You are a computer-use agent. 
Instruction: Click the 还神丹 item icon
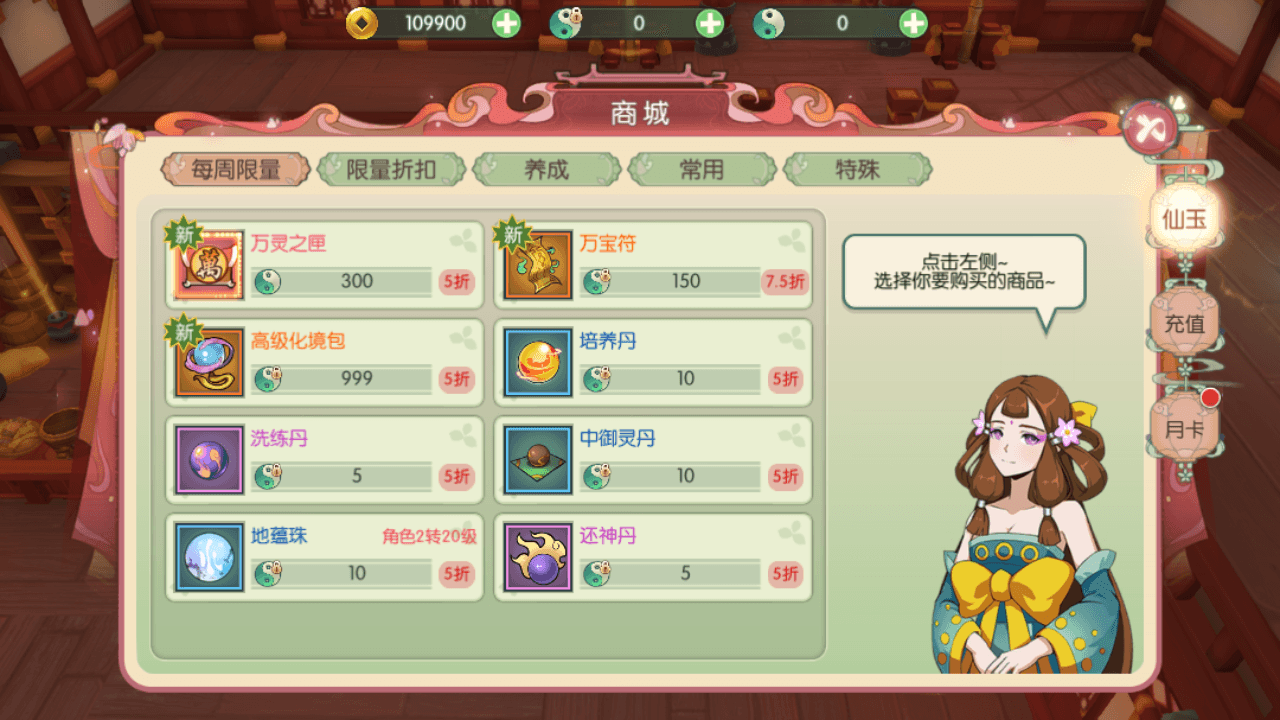pyautogui.click(x=537, y=557)
